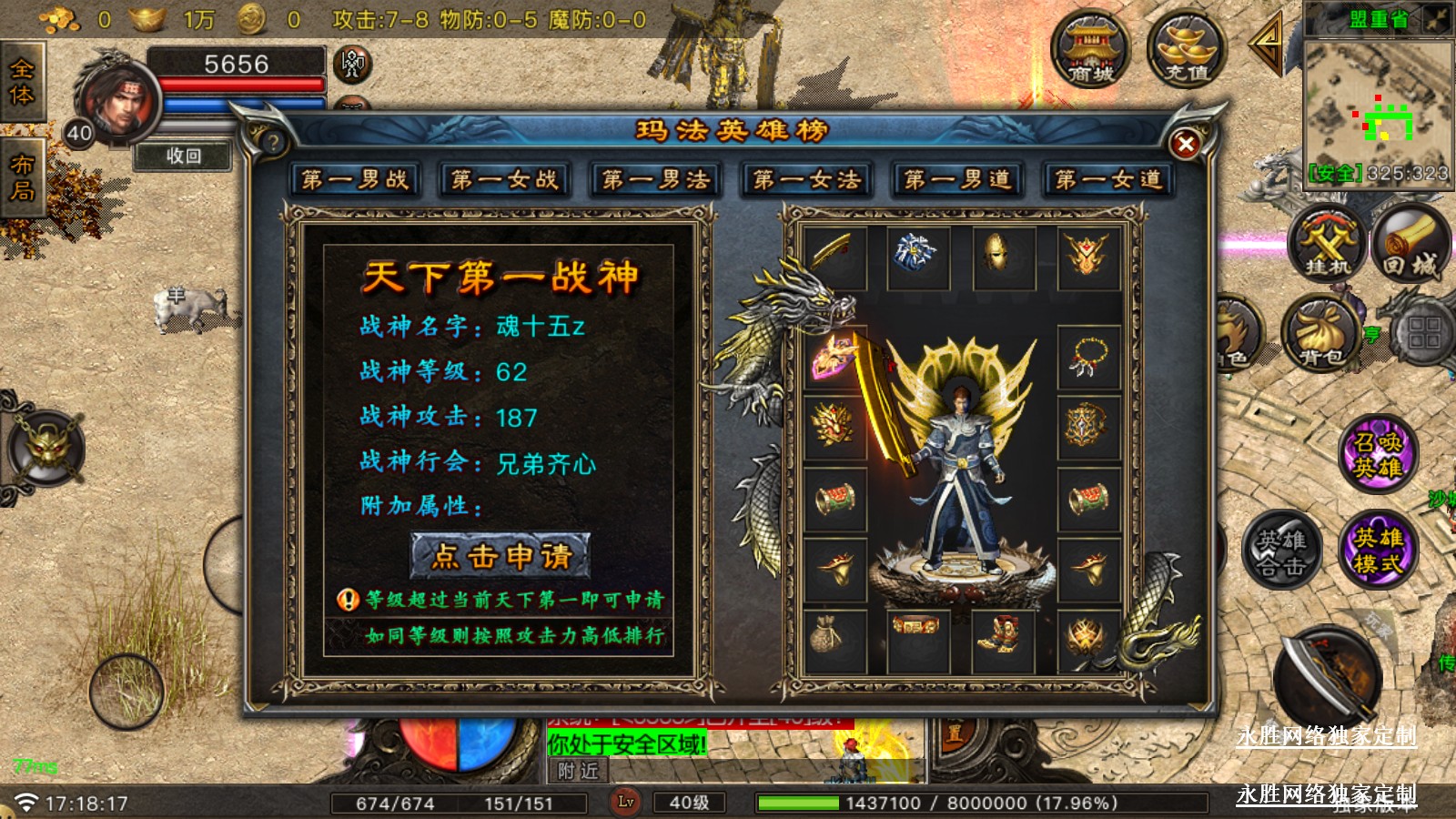The image size is (1456, 819).
Task: Select the golden helmet equipment slot
Action: tap(1004, 258)
